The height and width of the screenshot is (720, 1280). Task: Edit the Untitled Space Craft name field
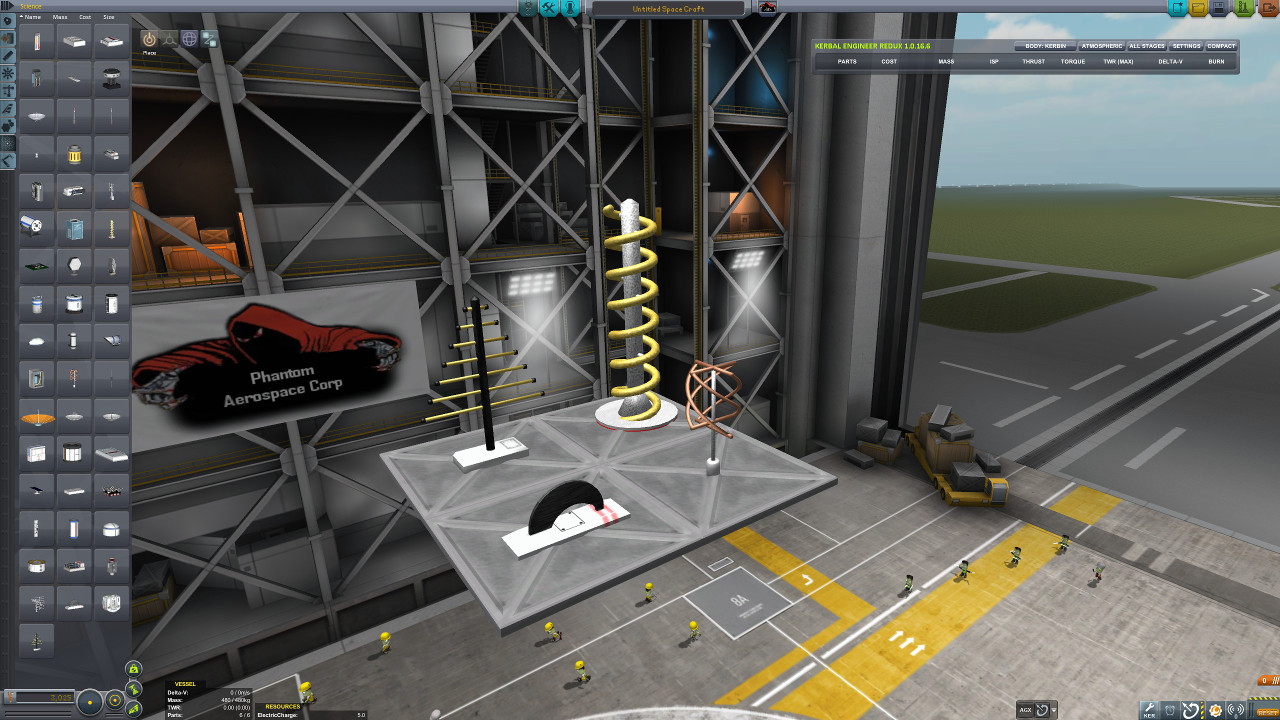click(668, 9)
